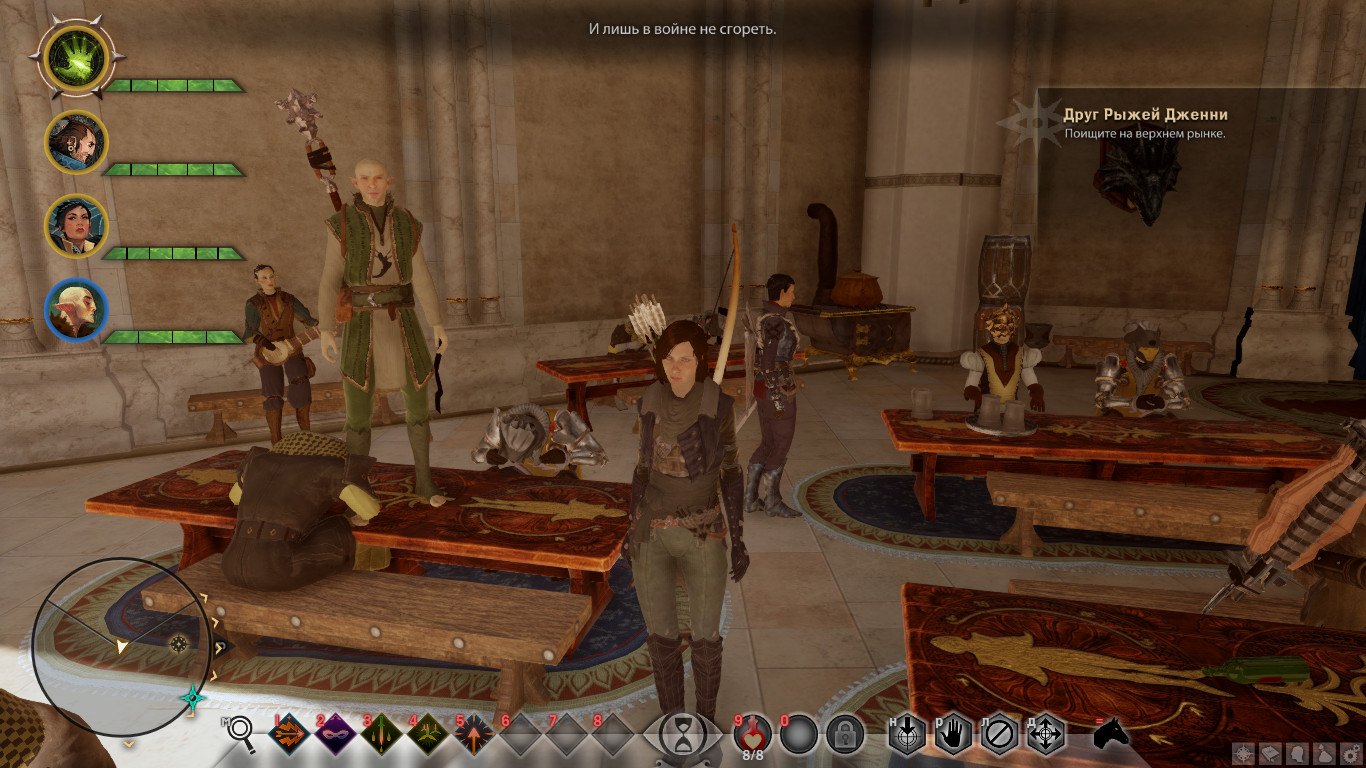
Task: Activate the orange multi-arrow ability
Action: coord(290,735)
